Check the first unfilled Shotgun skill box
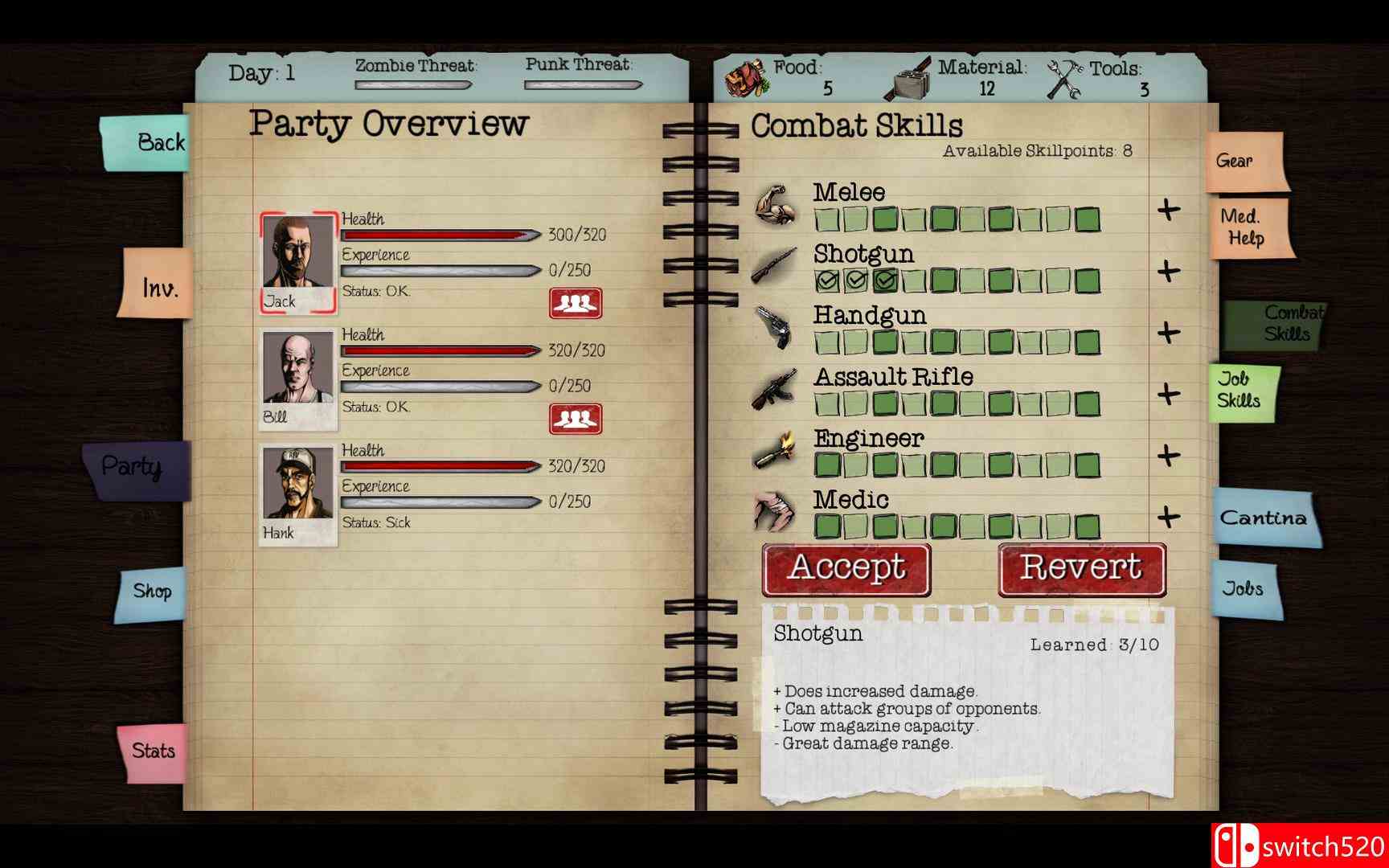The width and height of the screenshot is (1389, 868). (914, 280)
